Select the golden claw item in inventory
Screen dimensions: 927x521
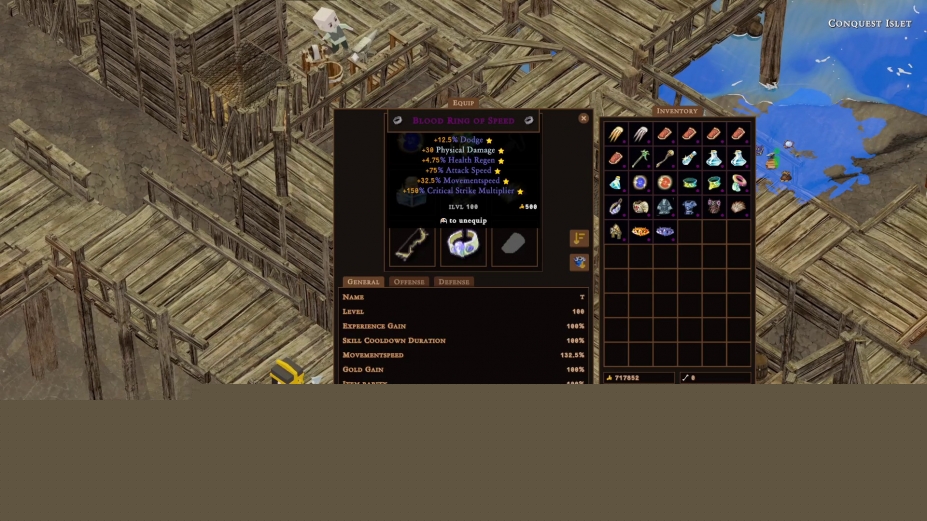coord(616,134)
